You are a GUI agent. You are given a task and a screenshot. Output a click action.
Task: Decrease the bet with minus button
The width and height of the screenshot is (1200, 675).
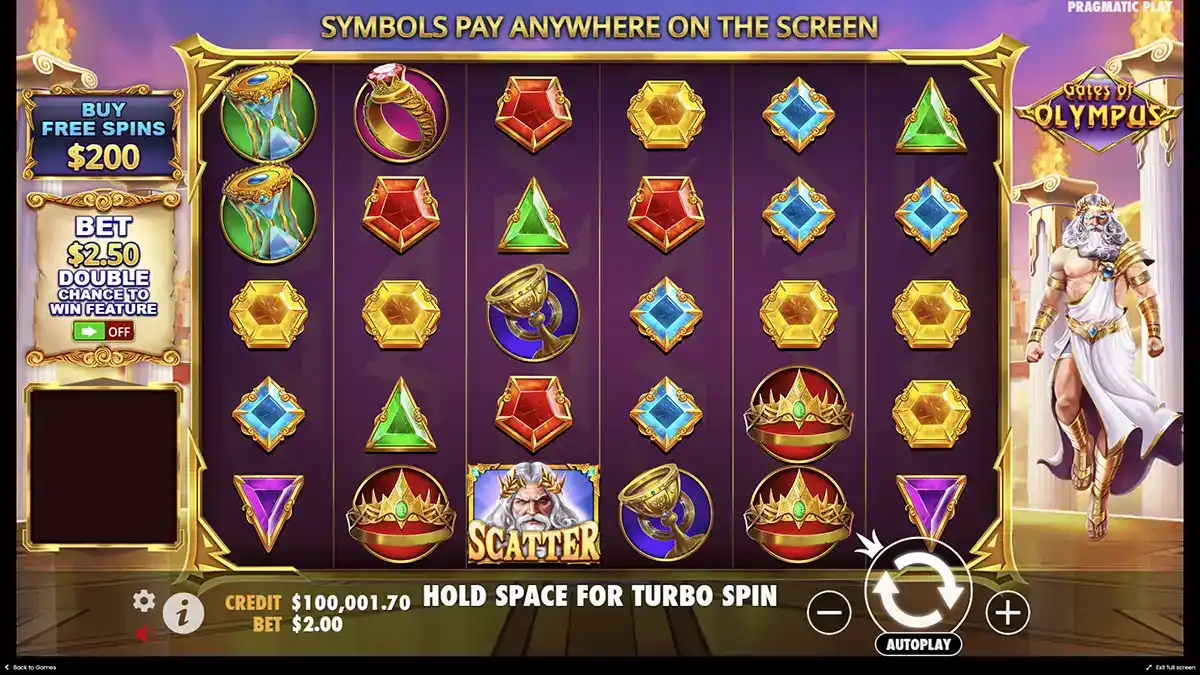[x=829, y=611]
